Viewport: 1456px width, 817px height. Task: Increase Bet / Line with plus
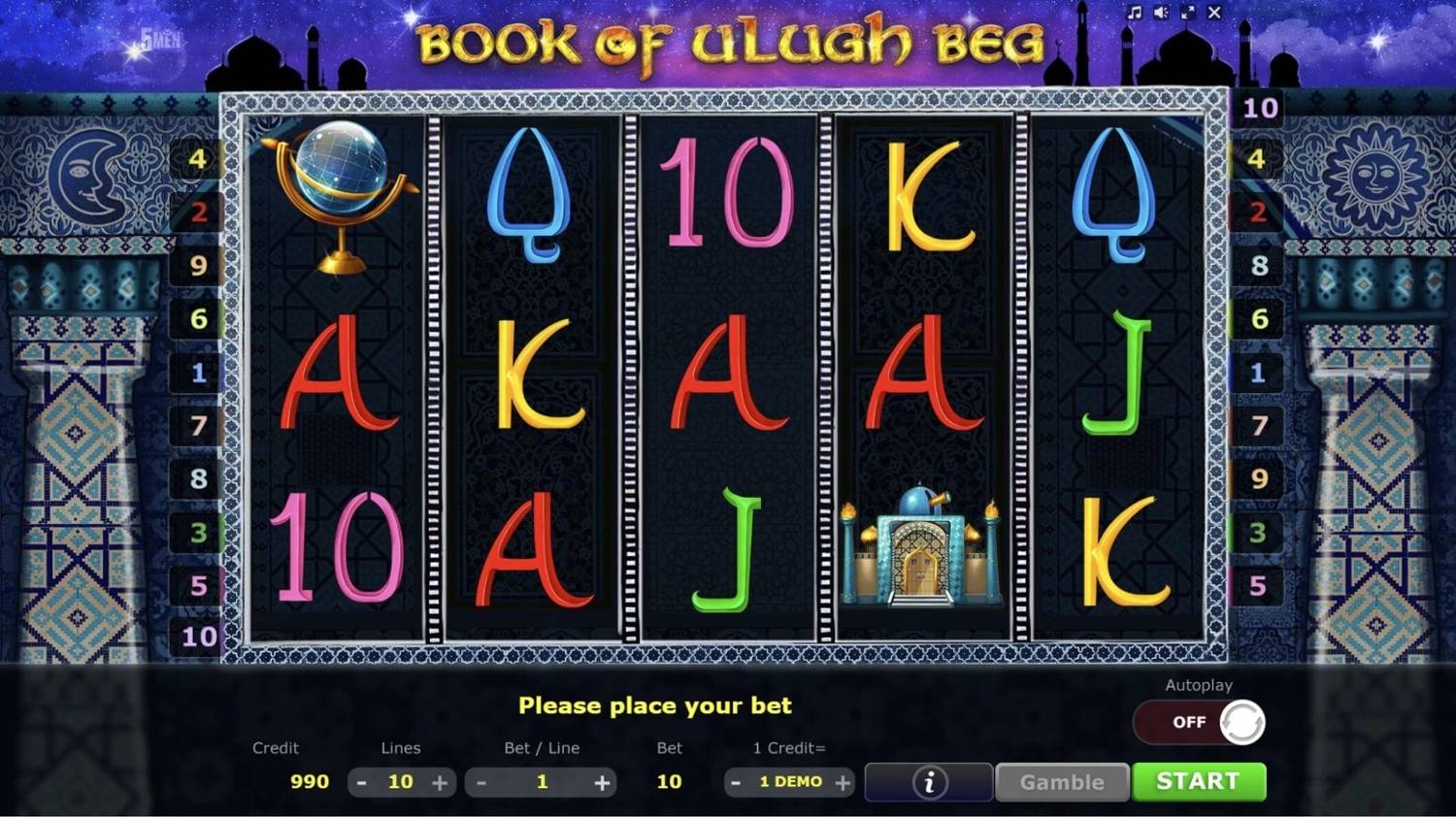point(604,781)
